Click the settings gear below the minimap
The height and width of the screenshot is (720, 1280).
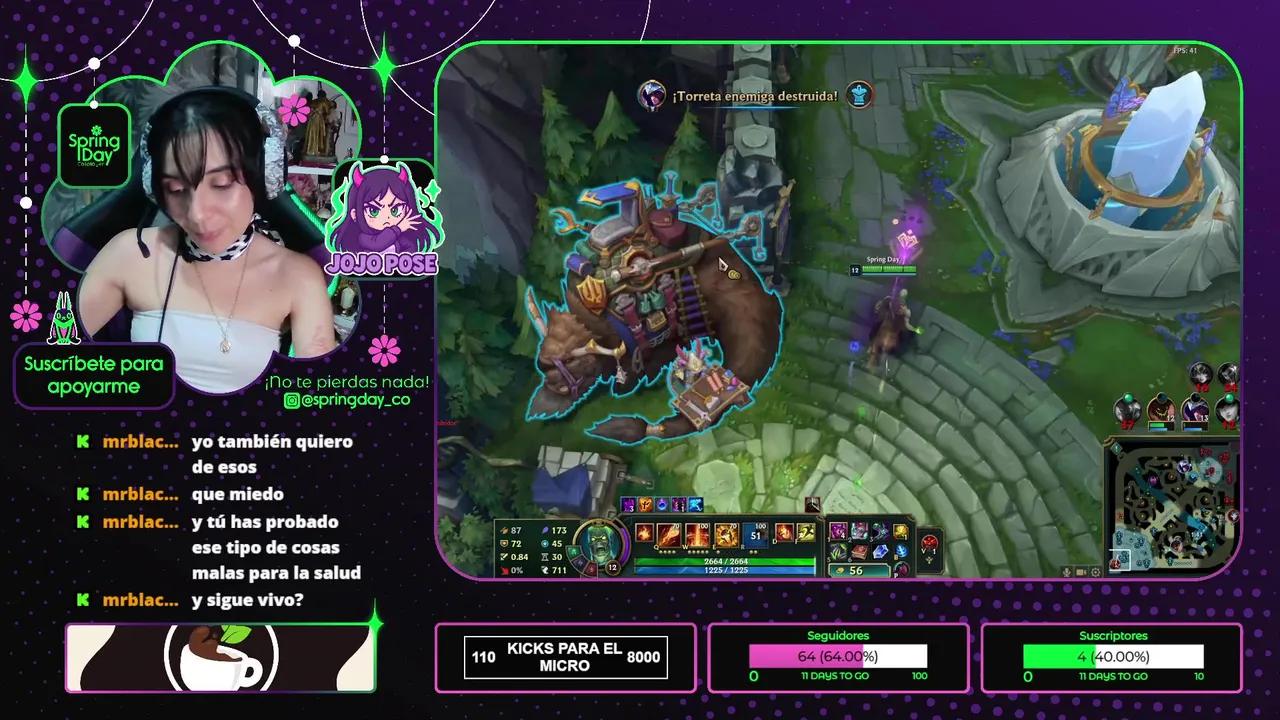tap(1096, 572)
